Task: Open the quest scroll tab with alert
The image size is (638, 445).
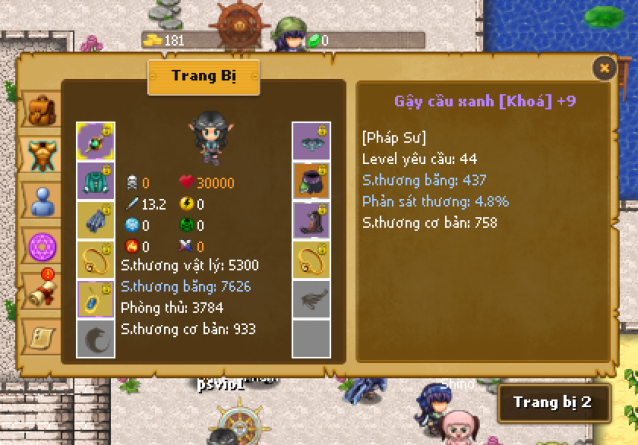Action: click(40, 291)
